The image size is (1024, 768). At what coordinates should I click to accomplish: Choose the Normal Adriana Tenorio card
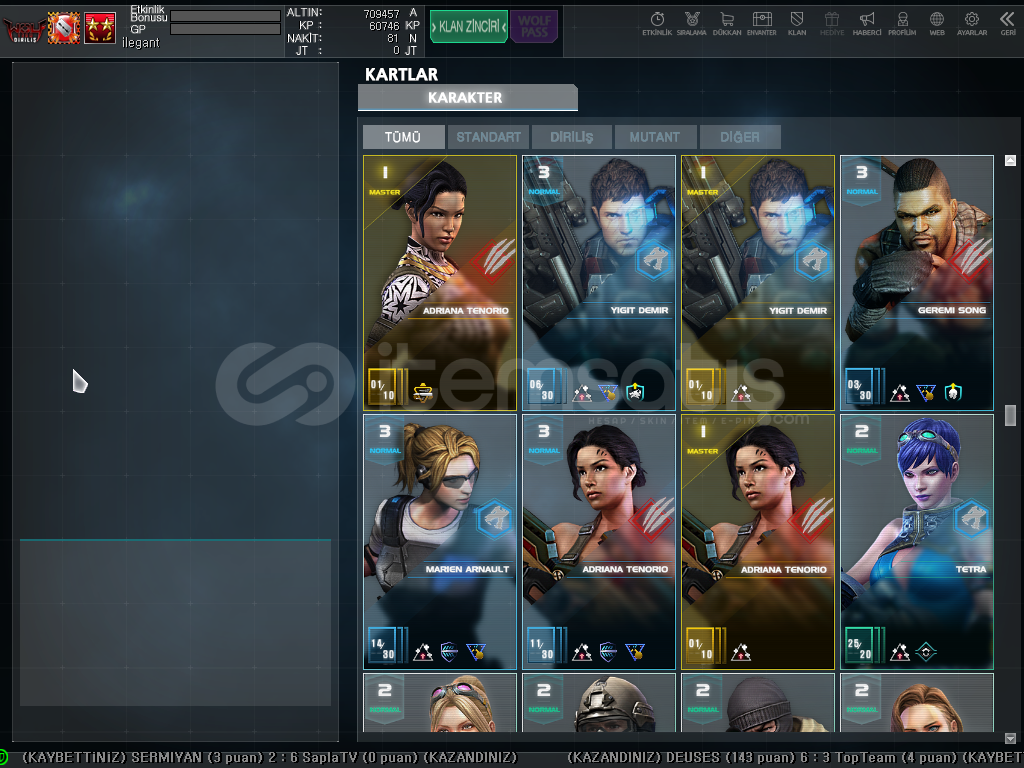pos(599,541)
